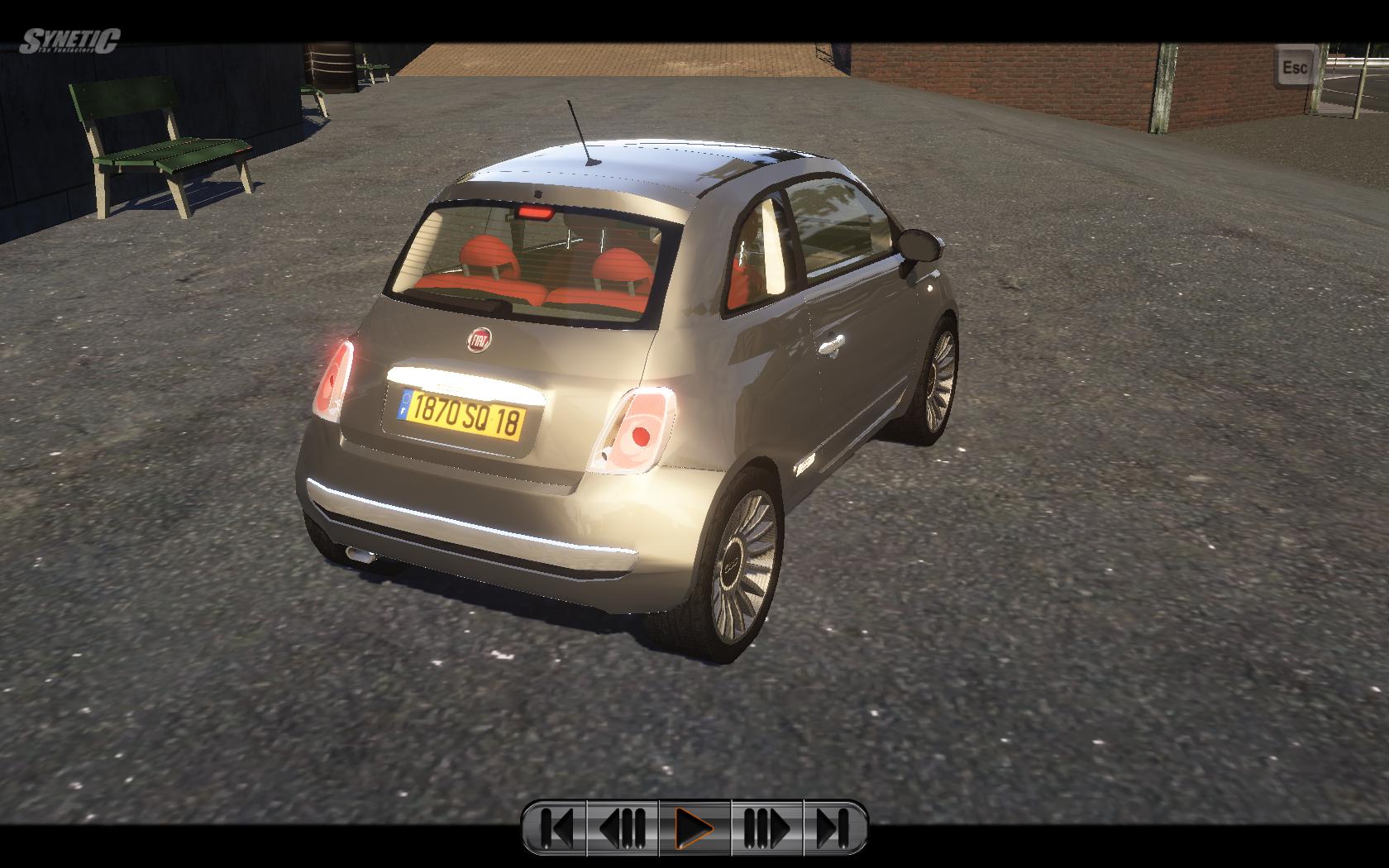This screenshot has height=868, width=1389.
Task: Play the replay
Action: pos(694,827)
